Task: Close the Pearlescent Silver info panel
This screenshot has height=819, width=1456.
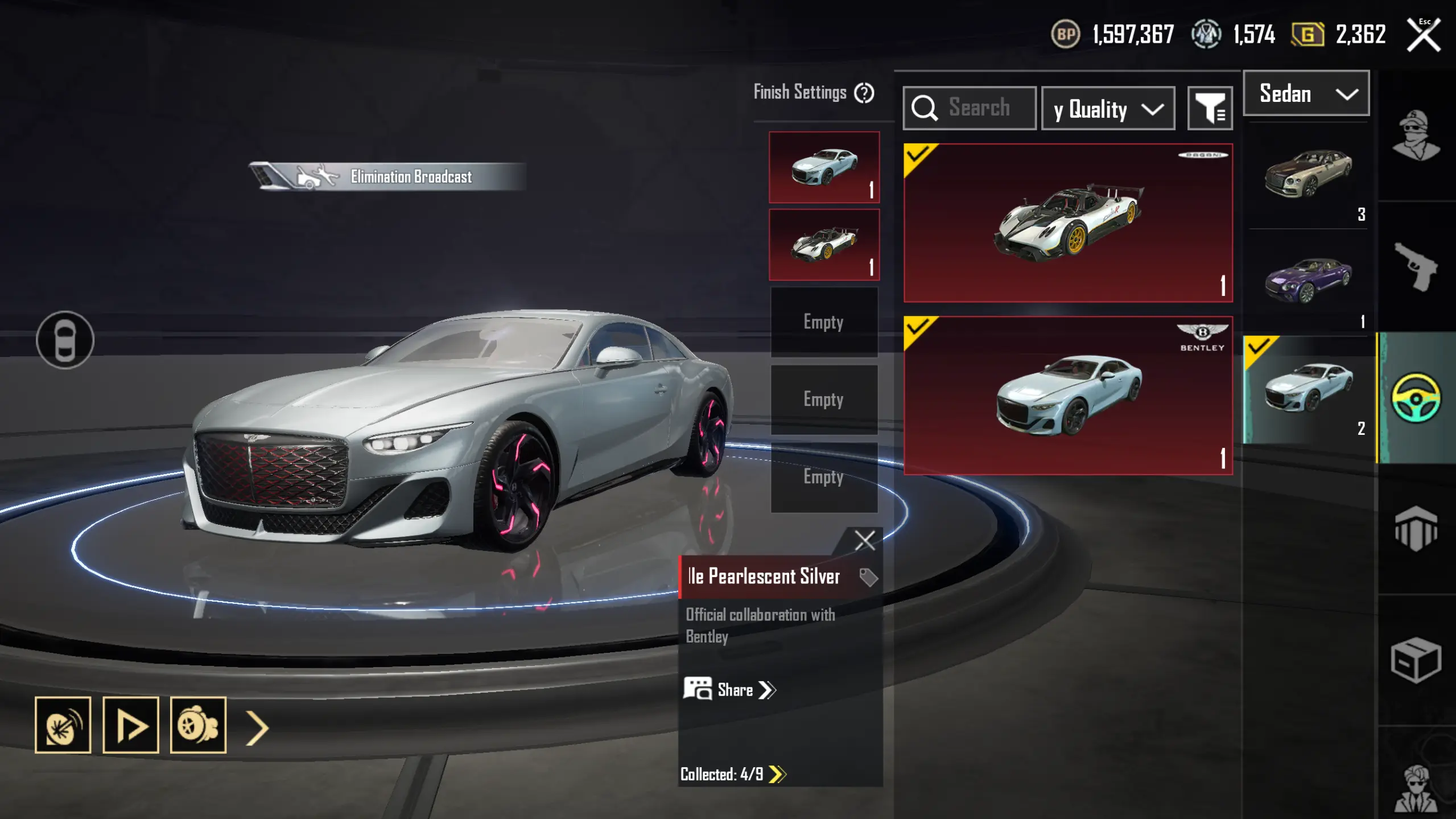Action: click(x=864, y=540)
